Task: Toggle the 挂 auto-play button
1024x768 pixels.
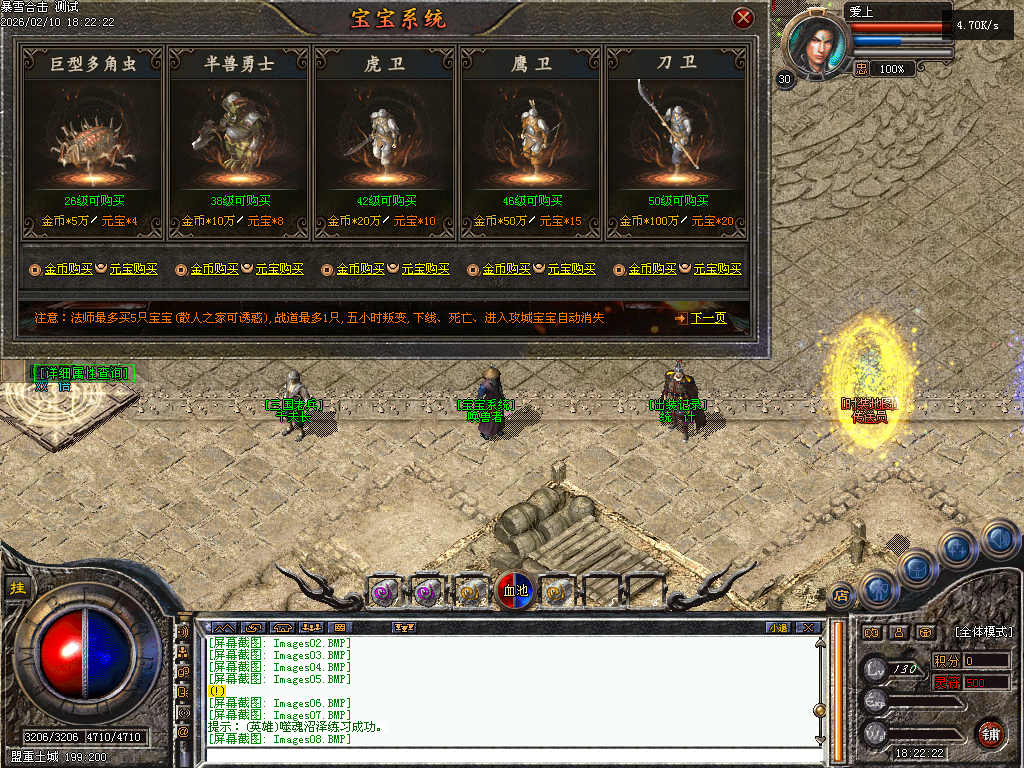Action: click(x=17, y=588)
